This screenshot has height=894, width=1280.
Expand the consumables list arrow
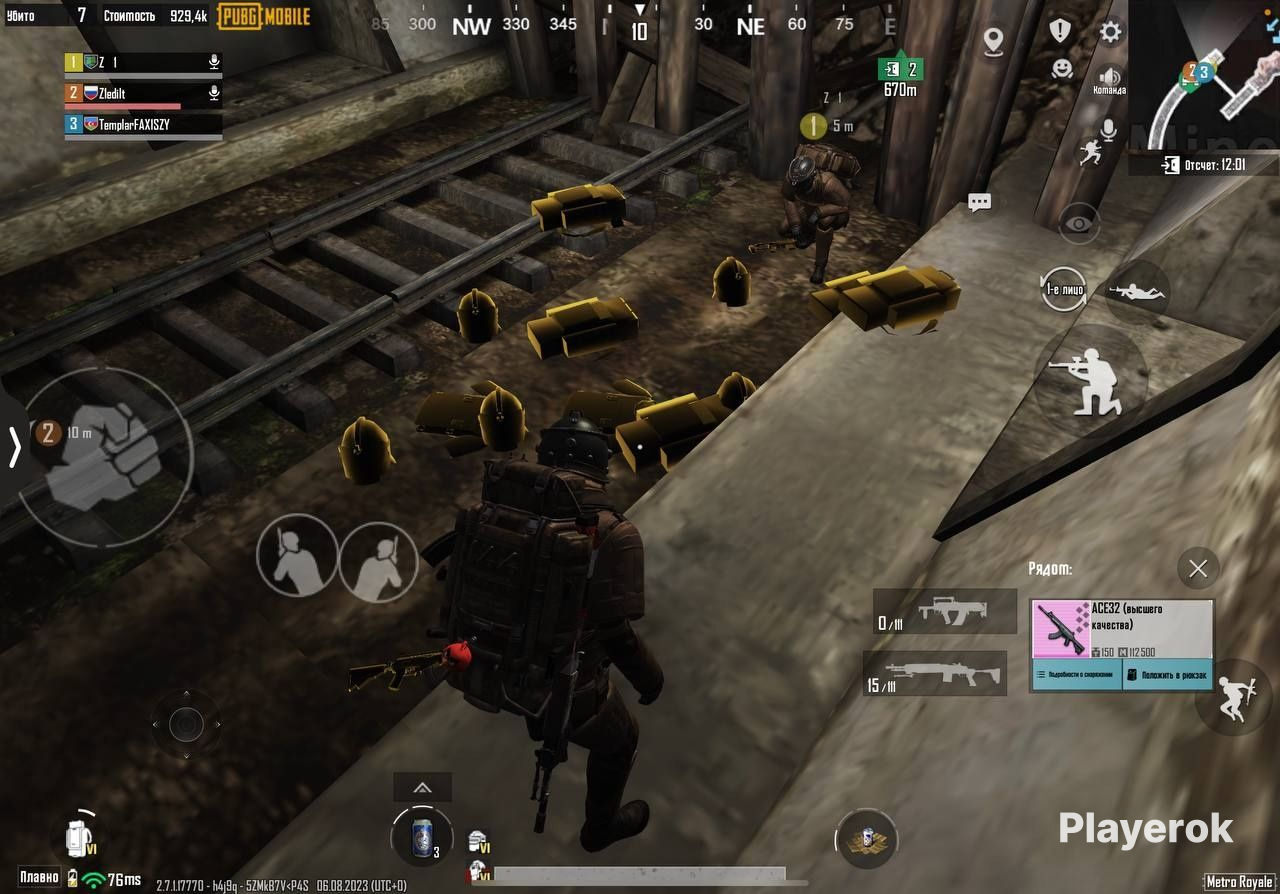tap(422, 788)
